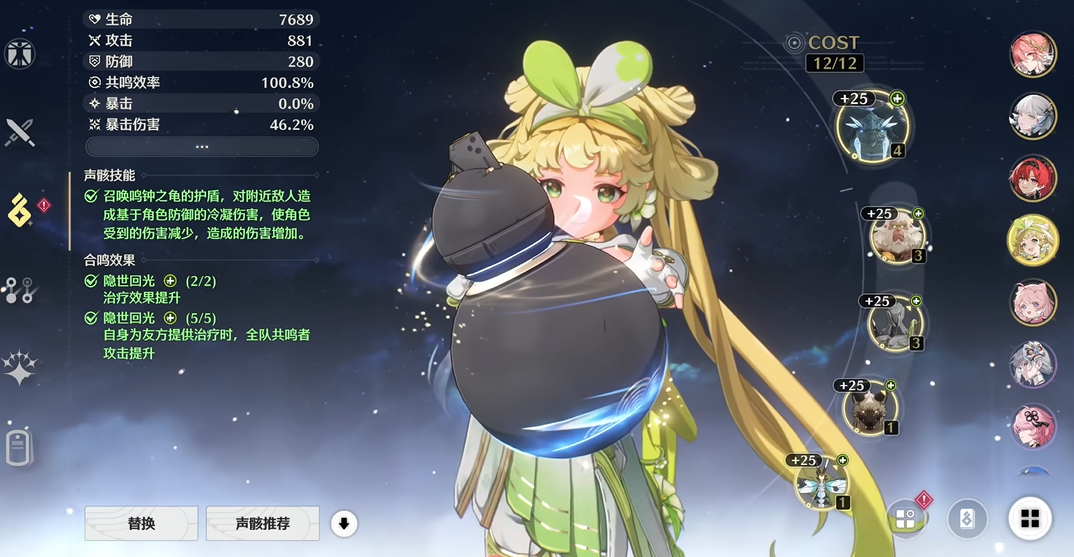This screenshot has width=1074, height=557.
Task: Switch to the resonance chain nodes tab
Action: (19, 290)
